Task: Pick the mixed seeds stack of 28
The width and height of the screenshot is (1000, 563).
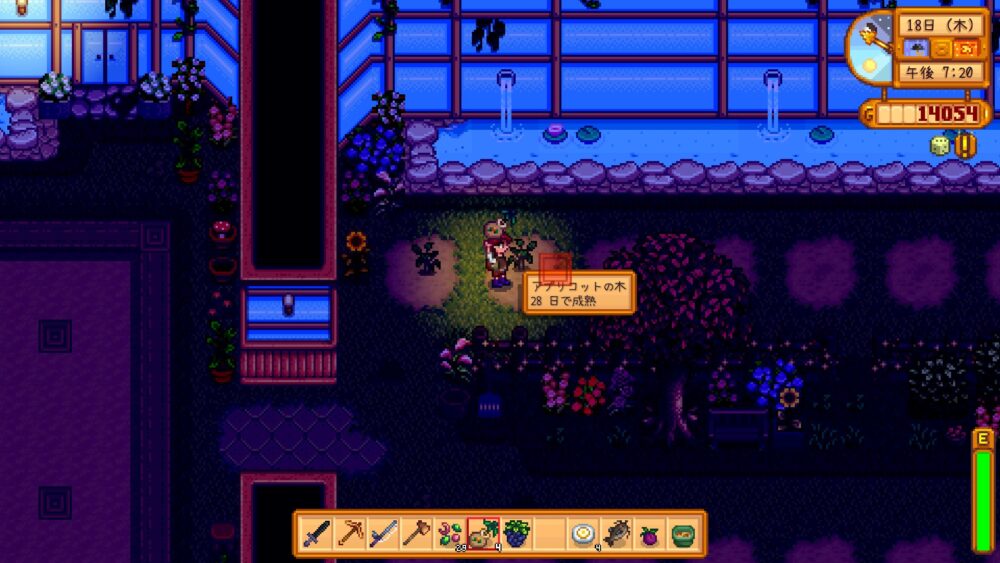Action: click(x=450, y=534)
